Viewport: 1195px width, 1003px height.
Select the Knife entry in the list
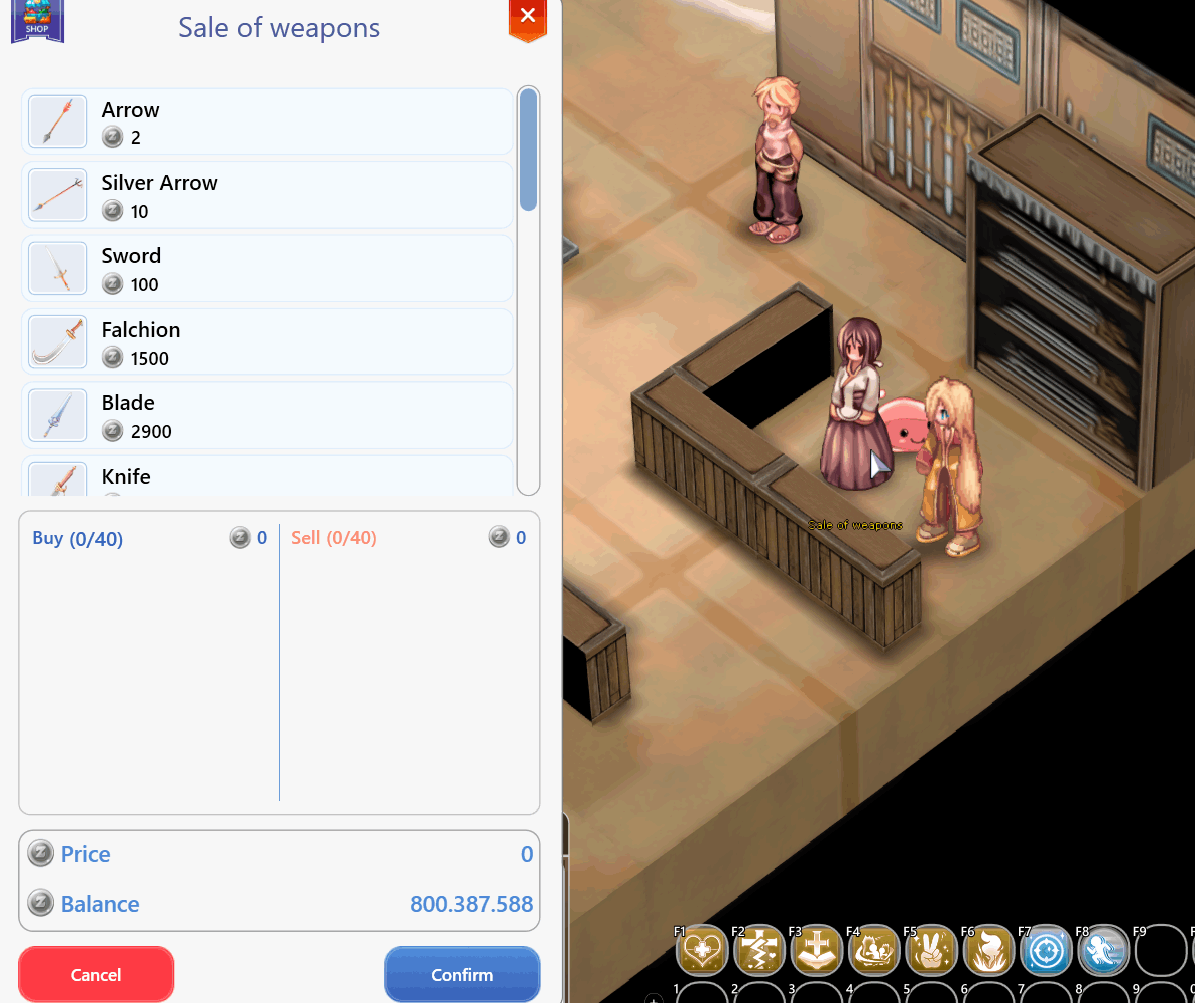tap(267, 478)
